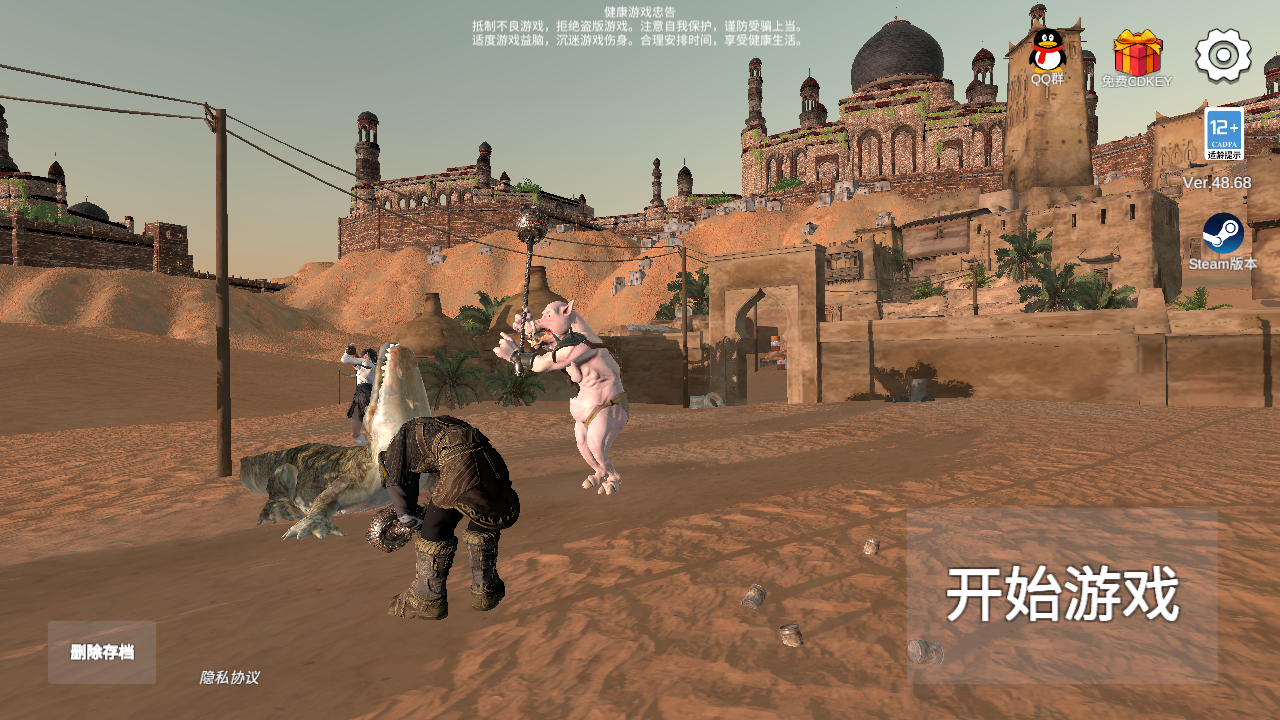The image size is (1280, 720).
Task: Open settings via the gear icon
Action: [1223, 55]
